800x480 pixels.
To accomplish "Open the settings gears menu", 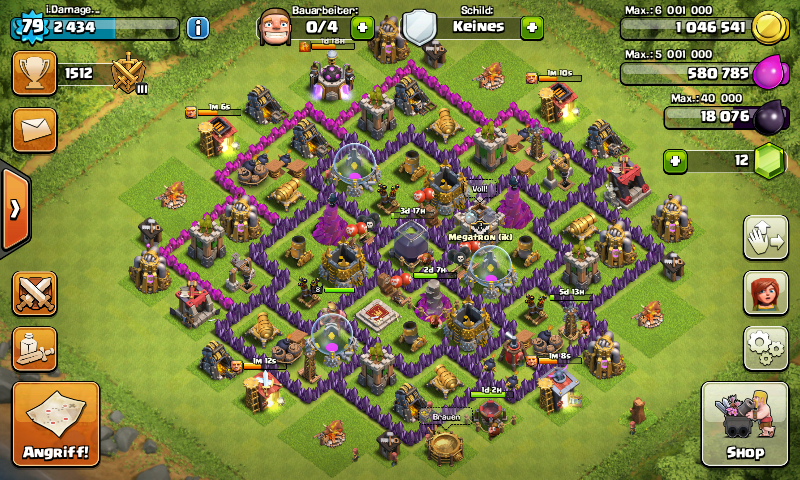I will pyautogui.click(x=764, y=347).
